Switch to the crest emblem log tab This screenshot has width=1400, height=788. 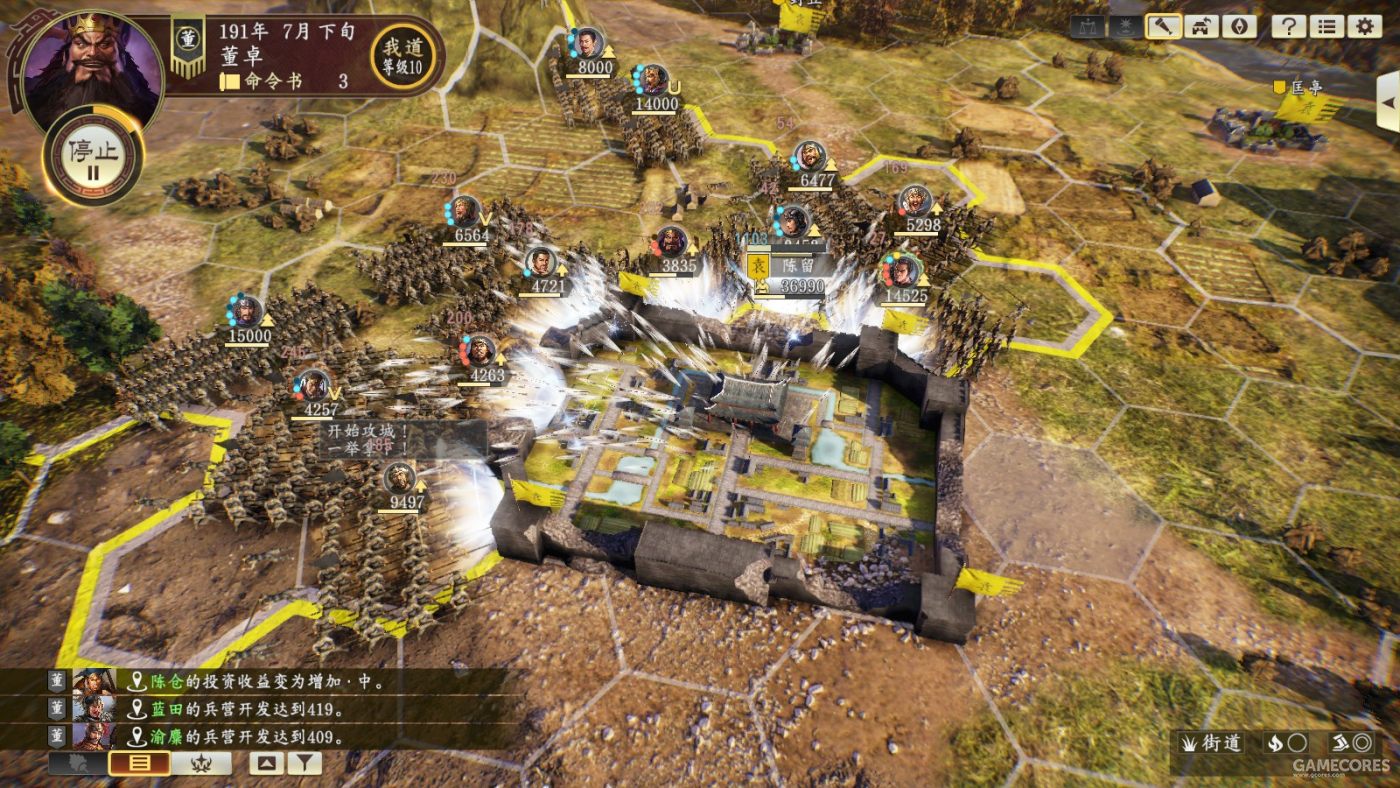201,764
